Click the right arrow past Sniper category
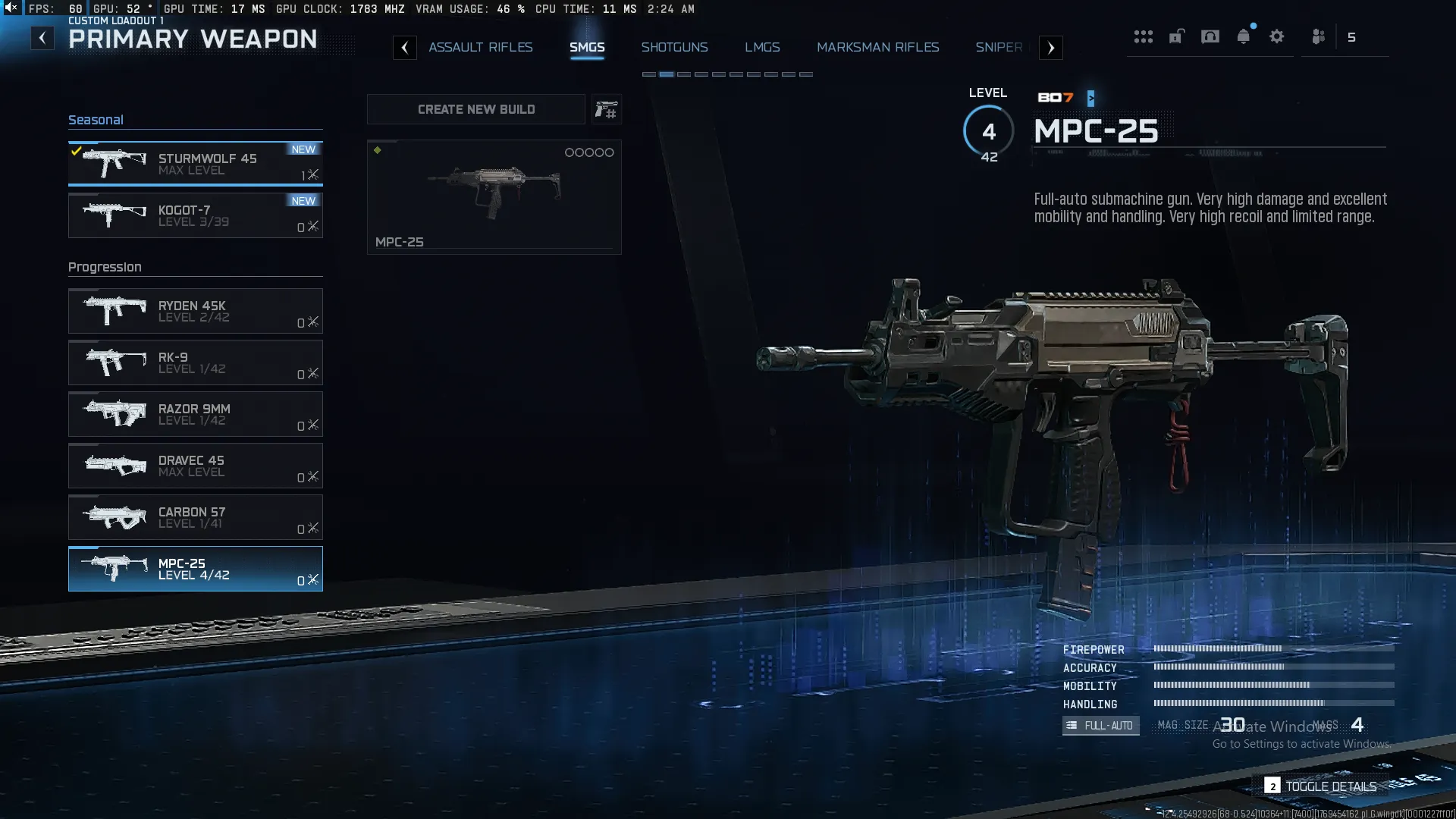The image size is (1456, 819). 1050,47
